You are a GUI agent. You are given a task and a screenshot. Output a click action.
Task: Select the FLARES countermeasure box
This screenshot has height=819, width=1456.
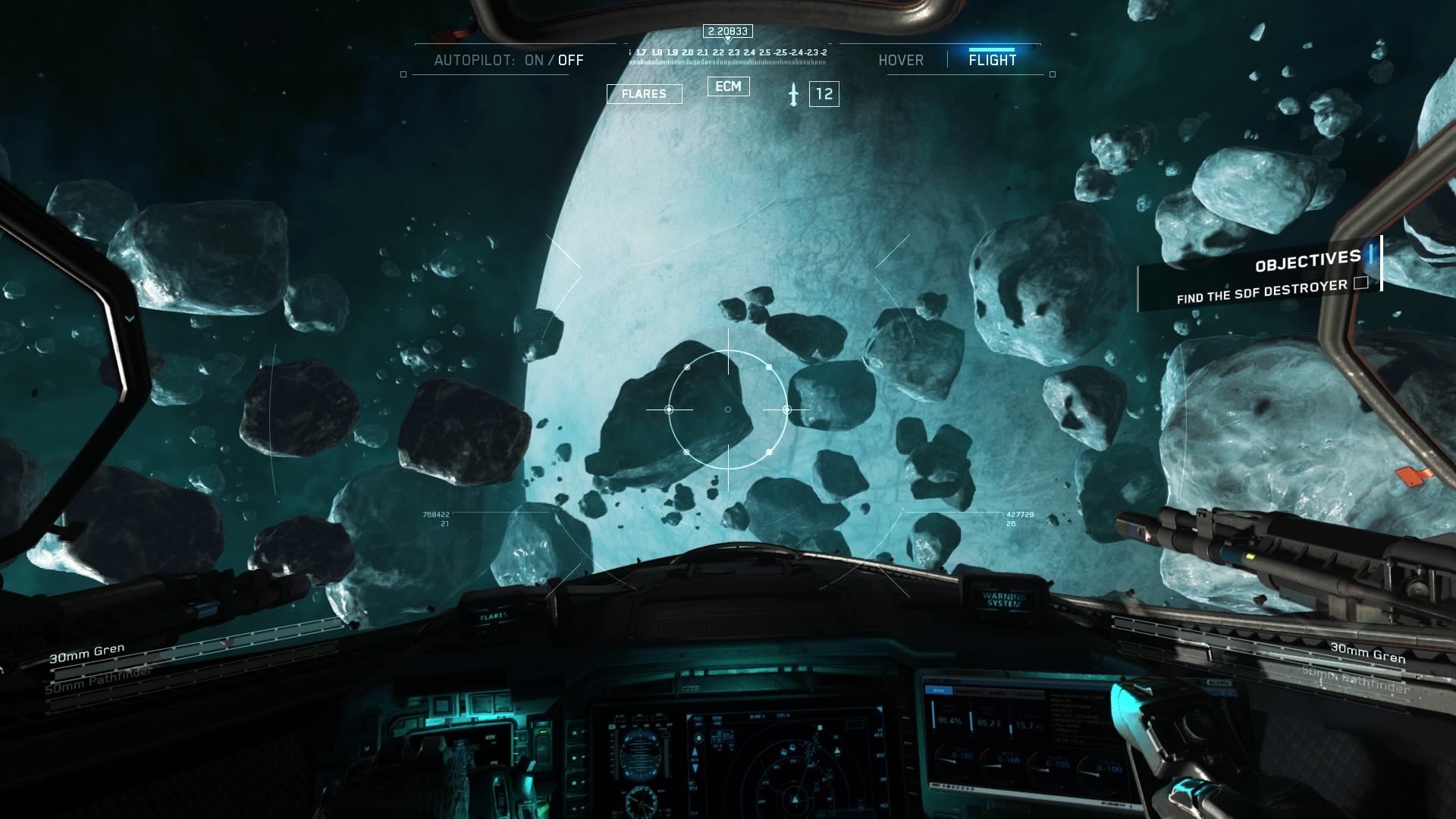pyautogui.click(x=644, y=94)
